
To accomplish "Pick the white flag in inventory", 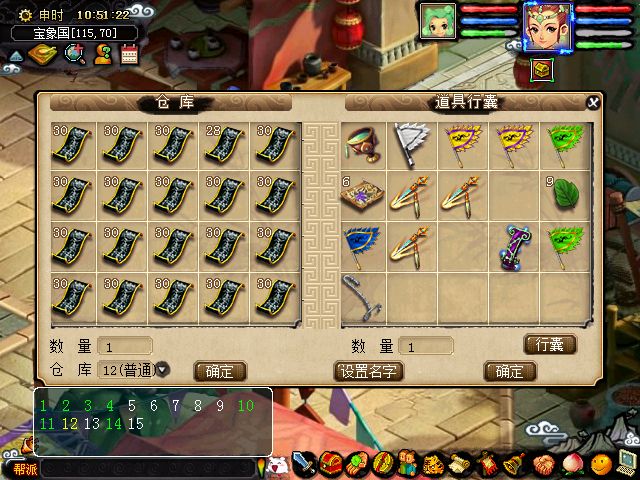I will point(412,143).
